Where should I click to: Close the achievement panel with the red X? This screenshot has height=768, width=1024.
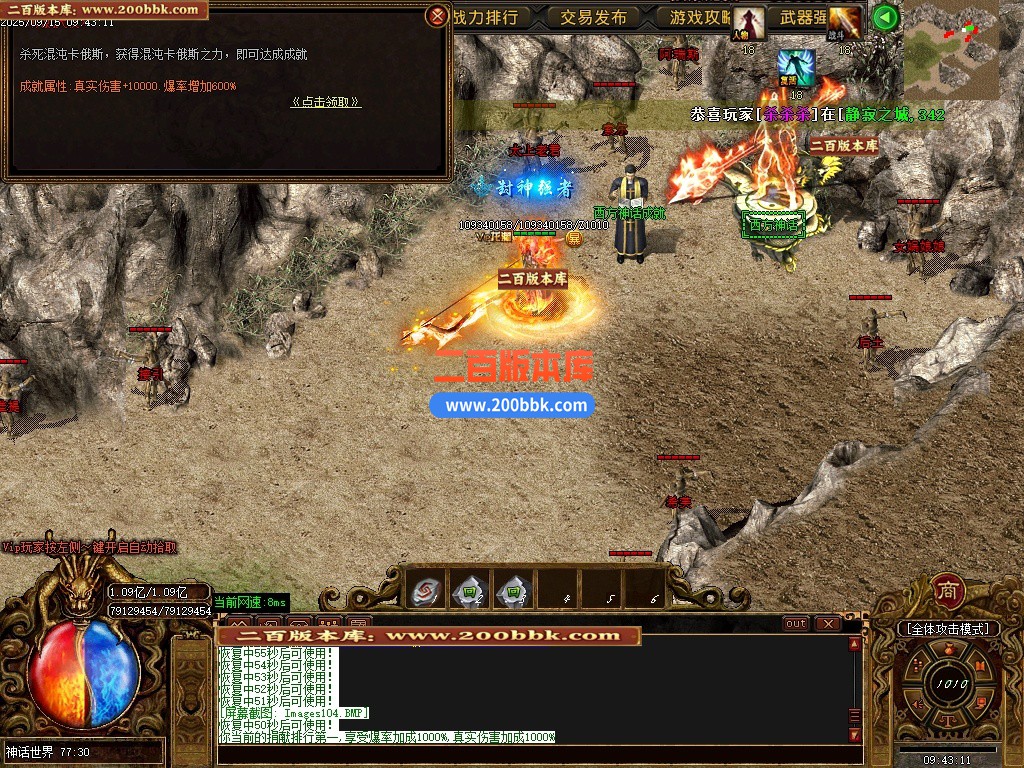pyautogui.click(x=437, y=16)
